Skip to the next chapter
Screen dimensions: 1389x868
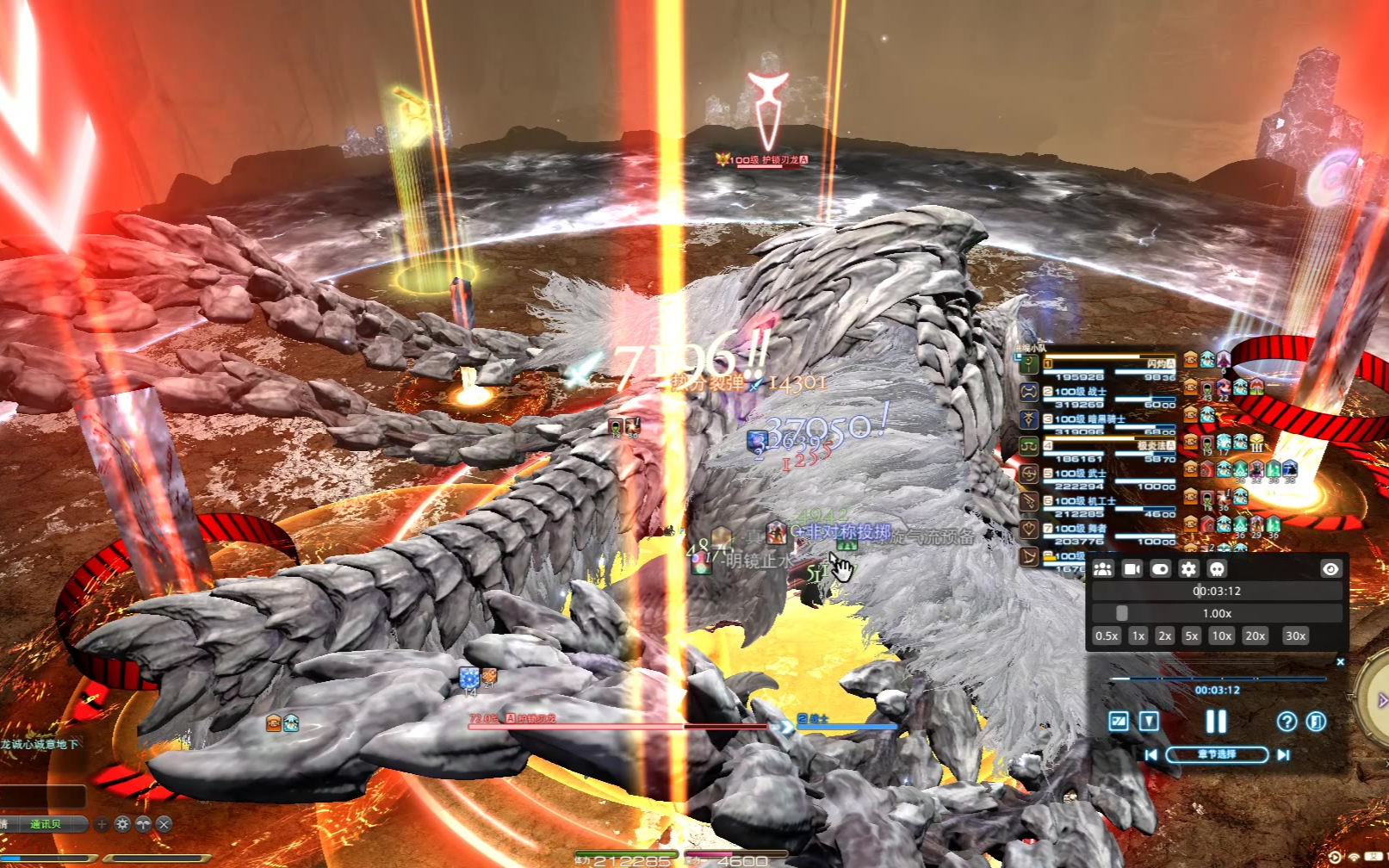[x=1283, y=754]
